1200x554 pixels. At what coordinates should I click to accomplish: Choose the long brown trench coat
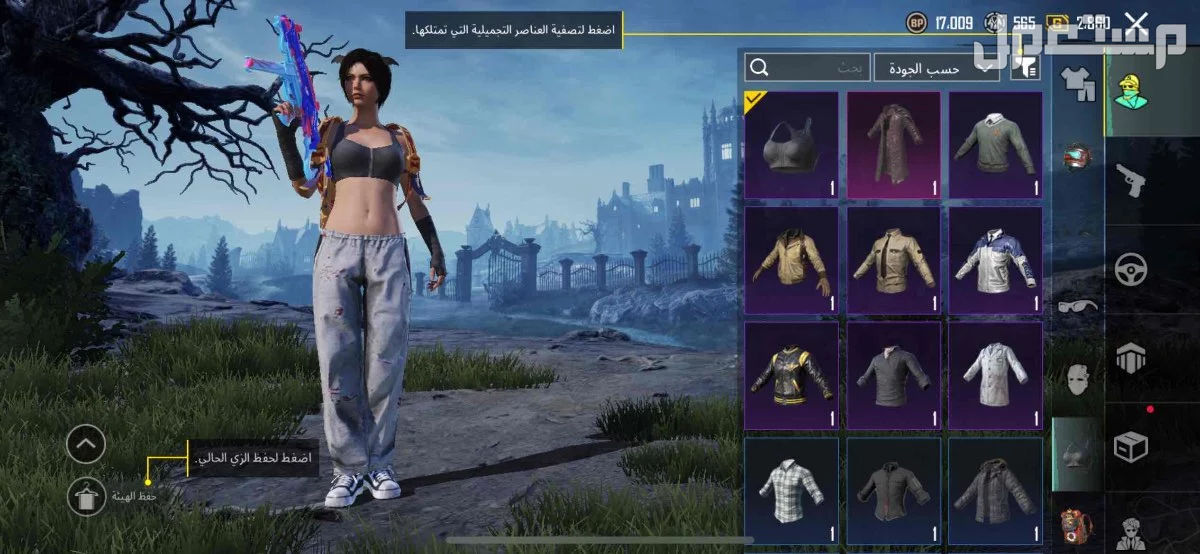coord(893,145)
